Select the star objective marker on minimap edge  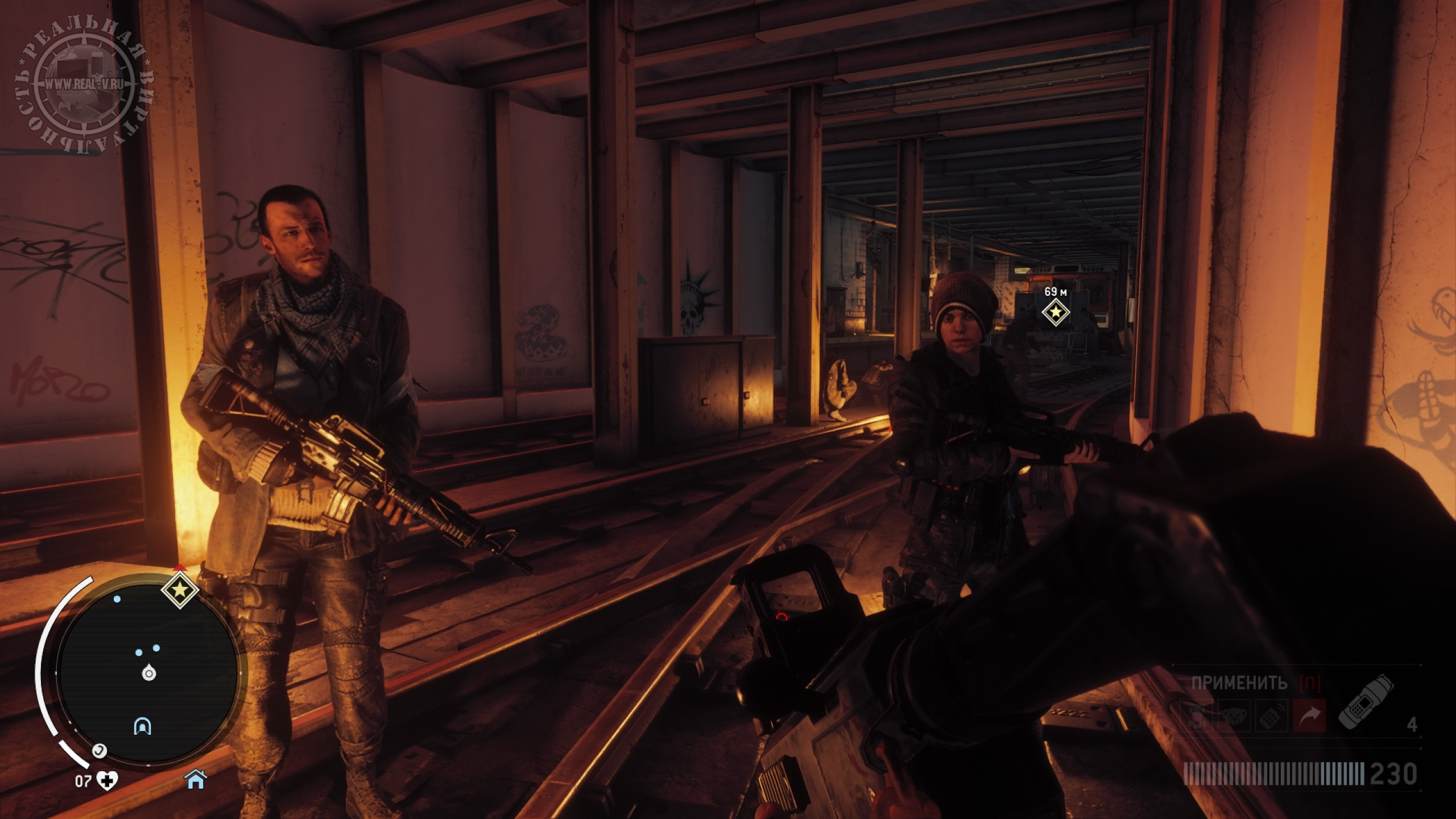[180, 591]
